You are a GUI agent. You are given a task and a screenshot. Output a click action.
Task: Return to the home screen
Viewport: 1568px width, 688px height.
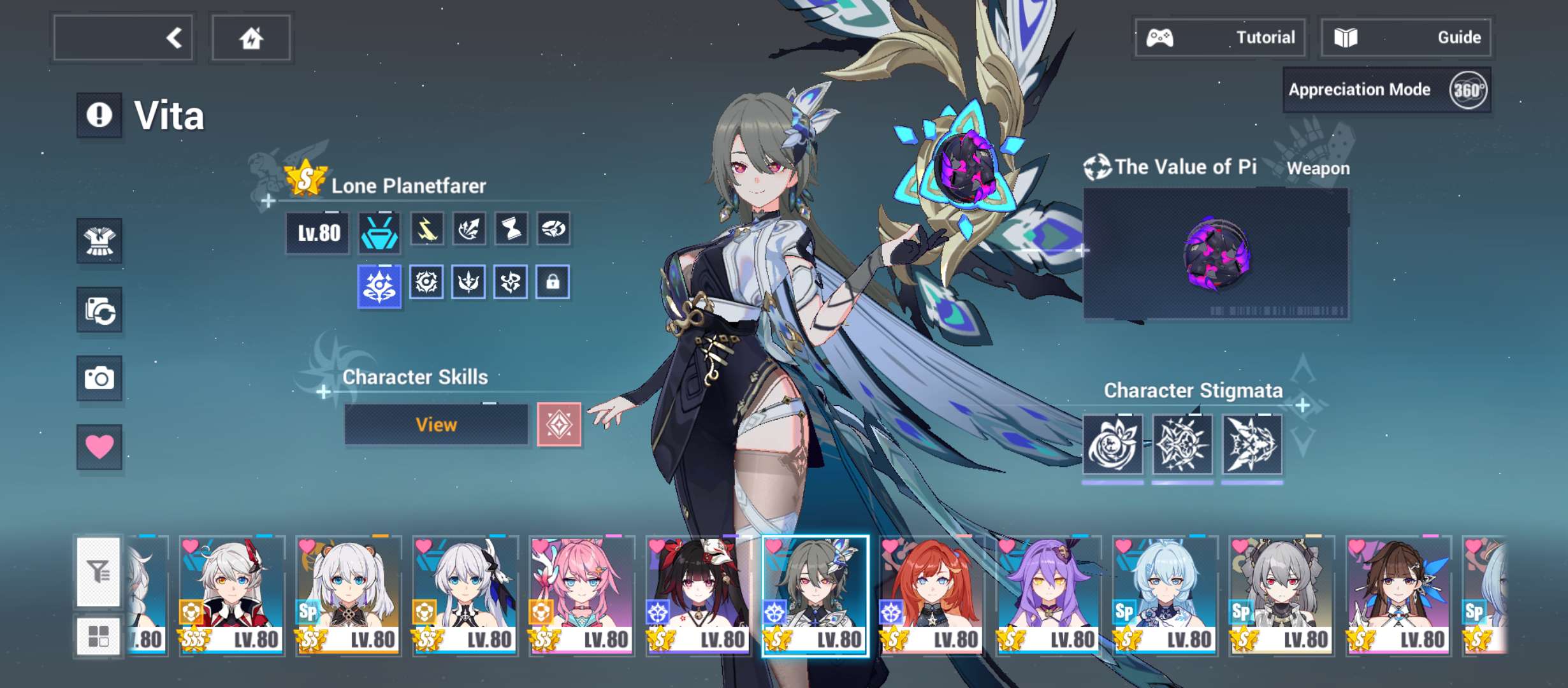pos(251,38)
